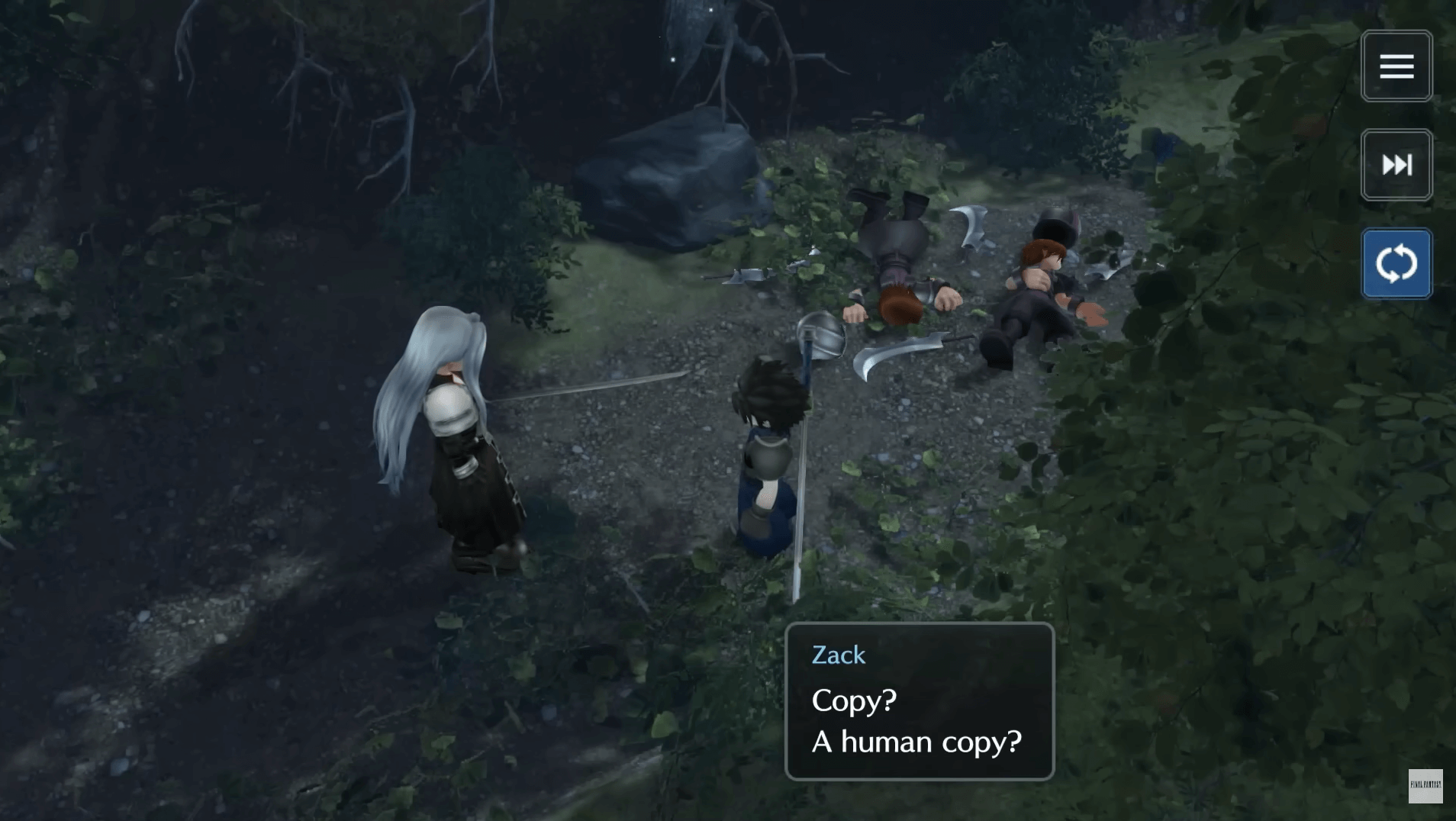The width and height of the screenshot is (1456, 821).
Task: Tap the dialogue line 'A human copy?'
Action: pos(917,741)
